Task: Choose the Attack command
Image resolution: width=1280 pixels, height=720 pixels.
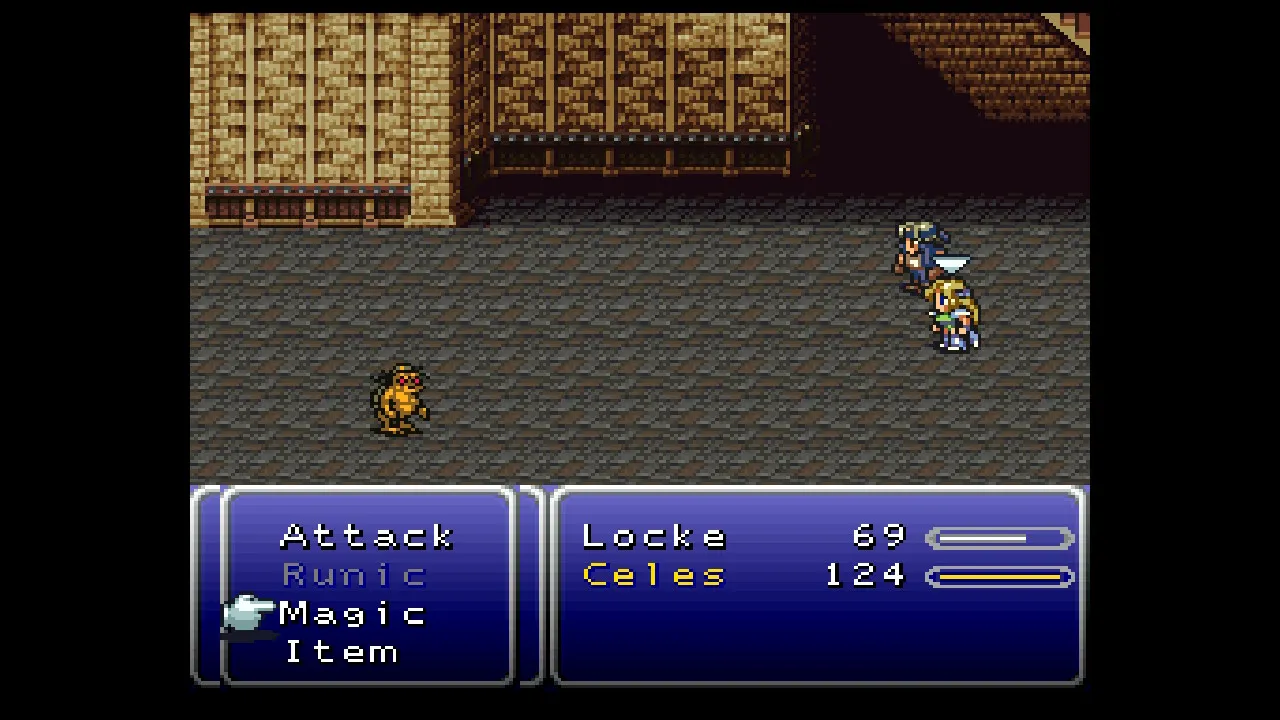Action: (367, 536)
